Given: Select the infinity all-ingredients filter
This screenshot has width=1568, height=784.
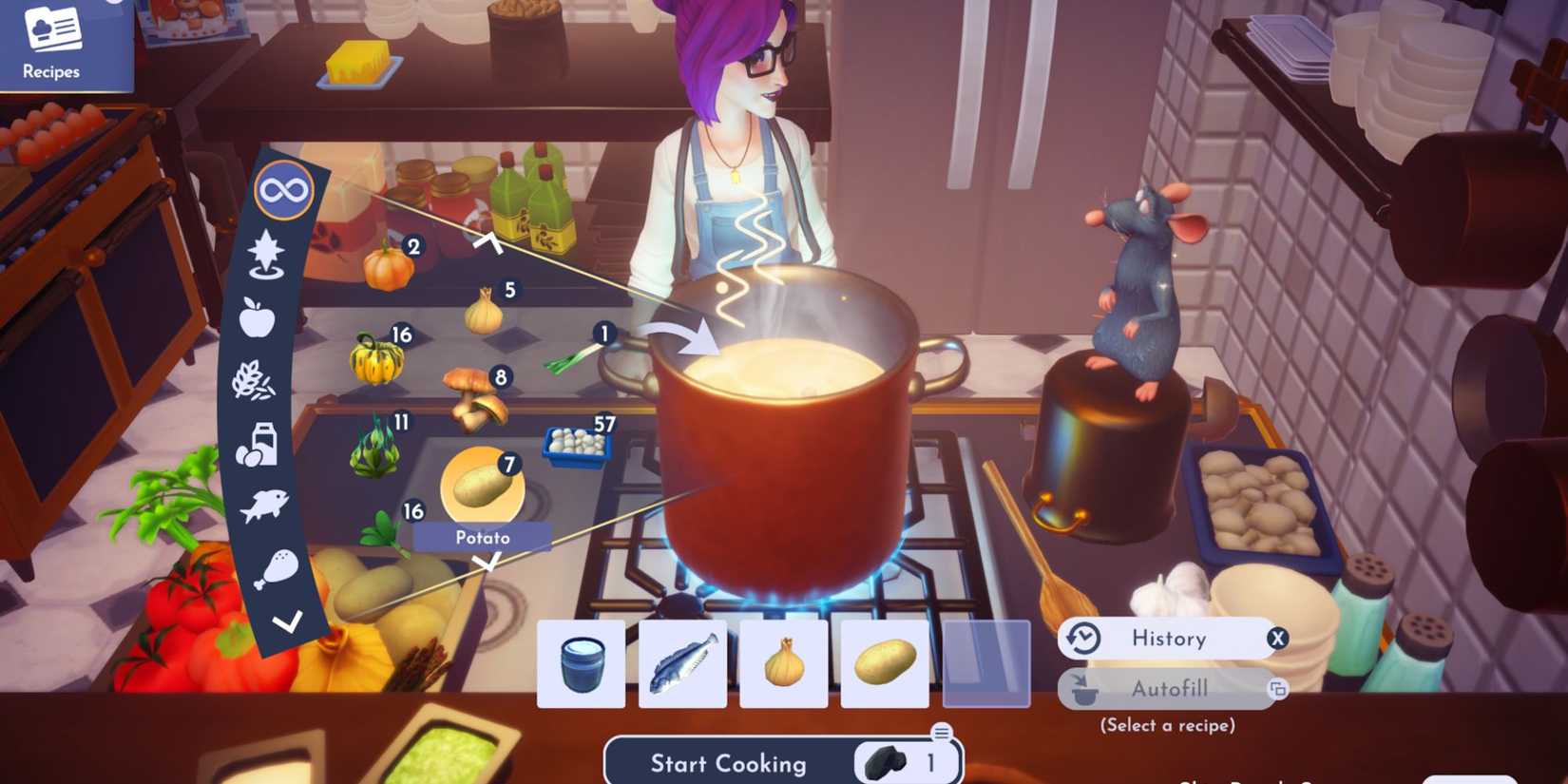Looking at the screenshot, I should pyautogui.click(x=284, y=189).
